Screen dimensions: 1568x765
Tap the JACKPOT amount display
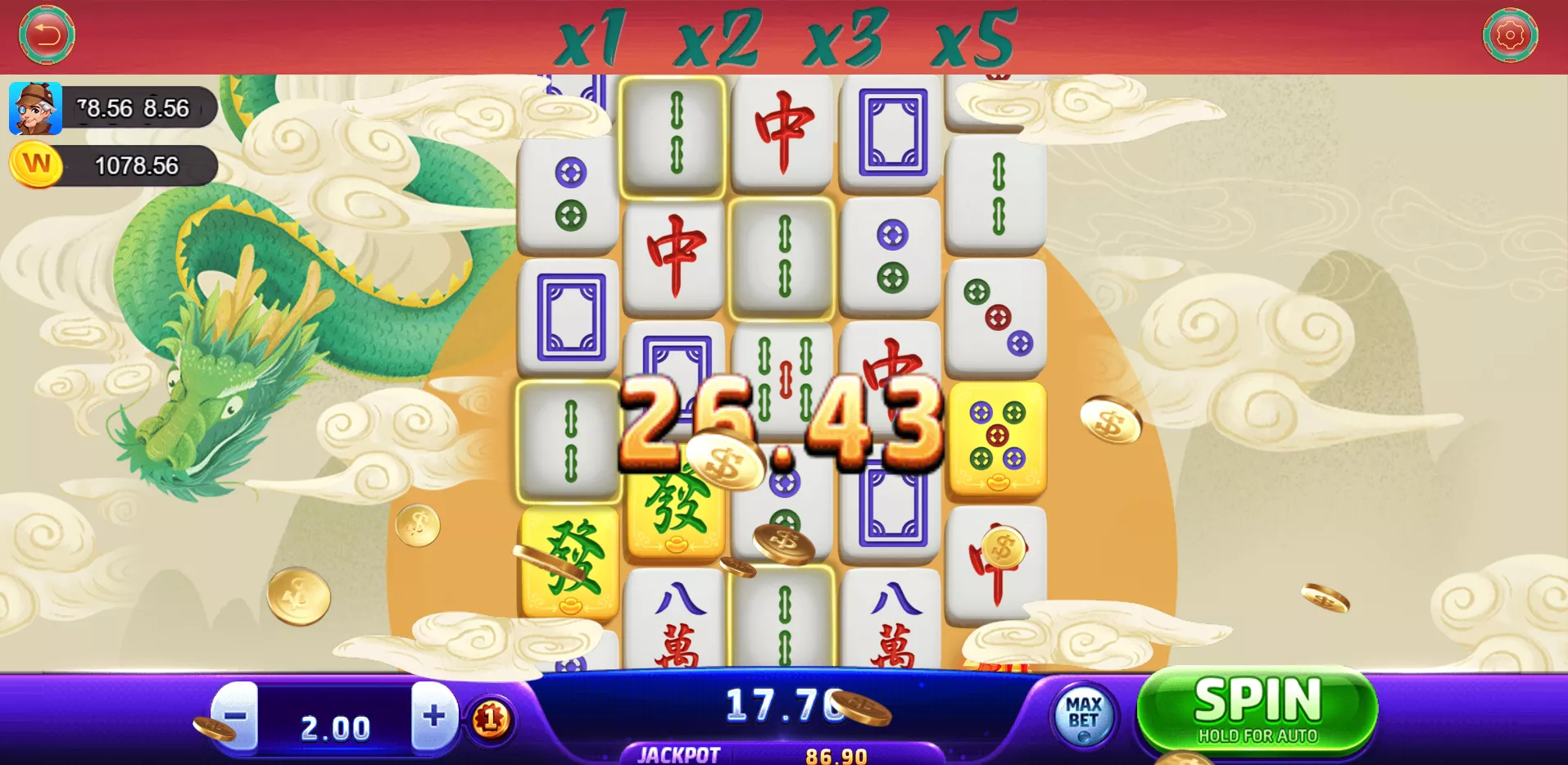(x=834, y=754)
